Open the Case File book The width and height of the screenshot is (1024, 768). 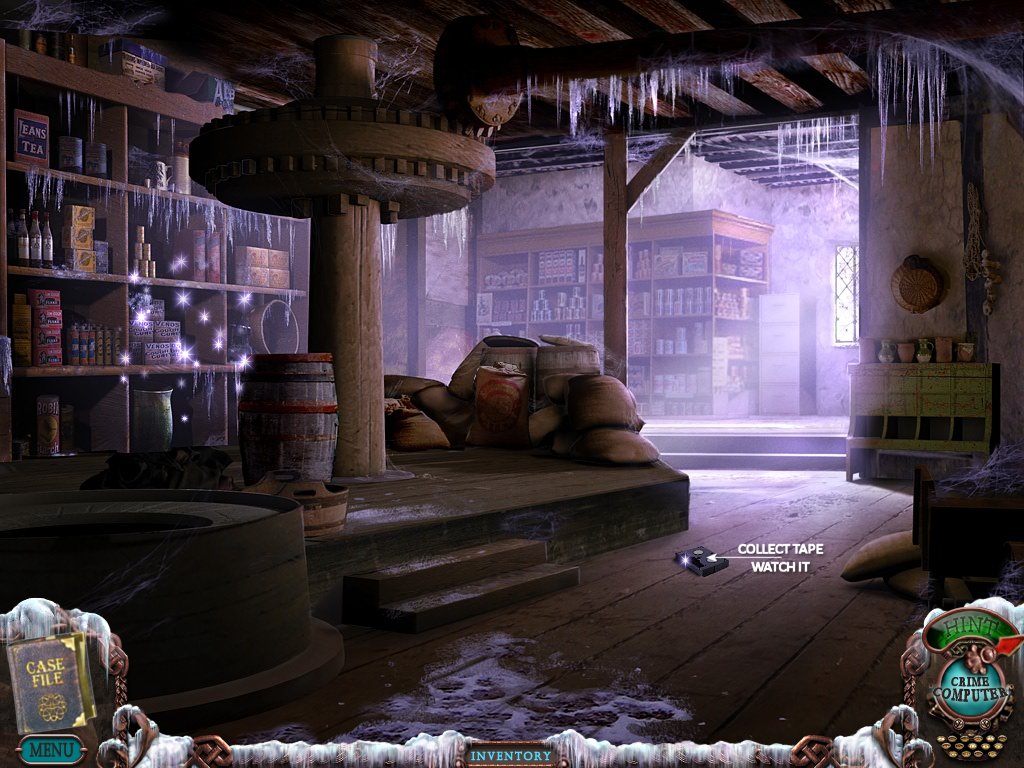(x=50, y=680)
